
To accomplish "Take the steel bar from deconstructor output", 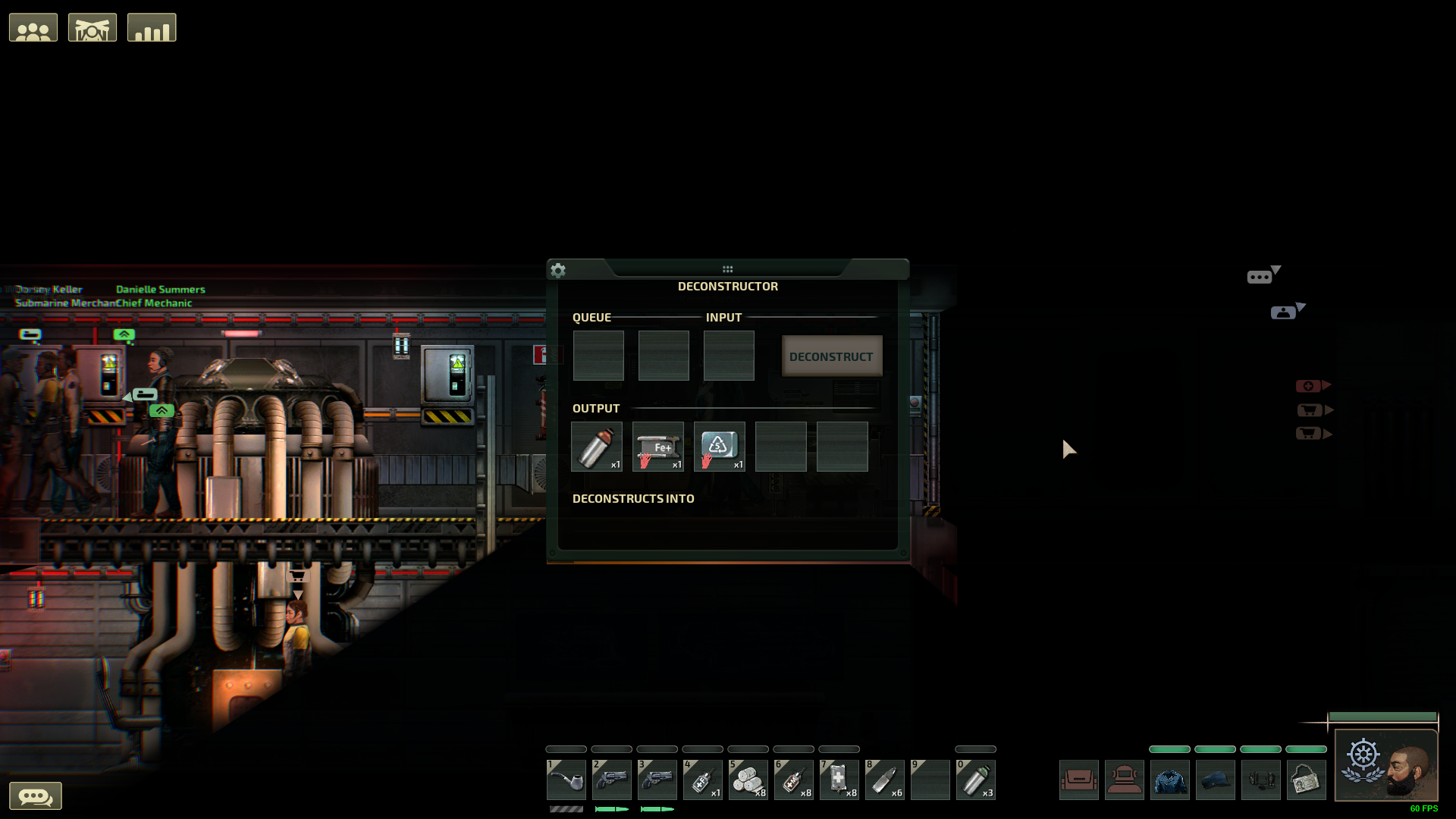I will (657, 447).
